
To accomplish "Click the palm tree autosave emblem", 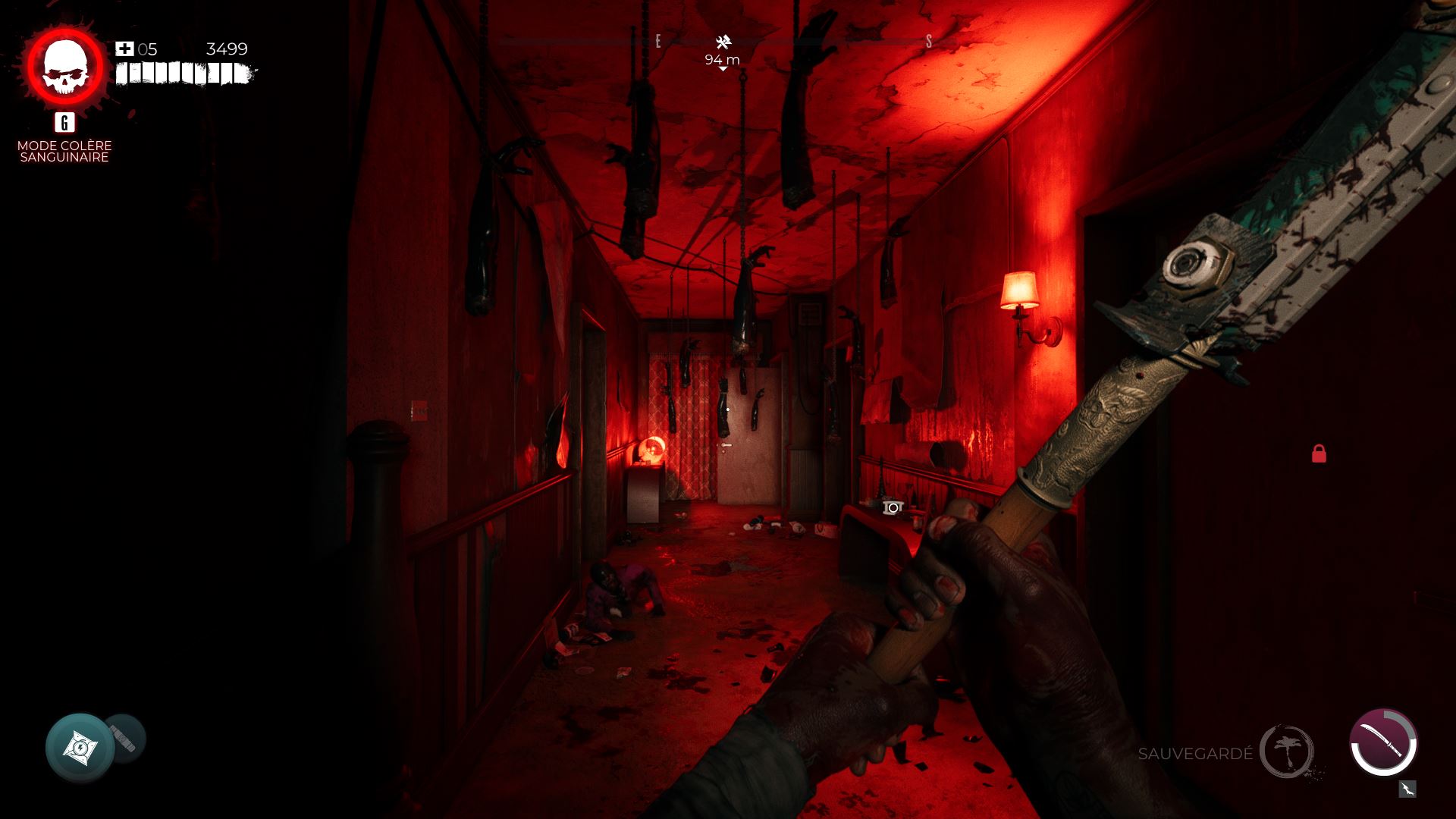I will click(x=1287, y=752).
